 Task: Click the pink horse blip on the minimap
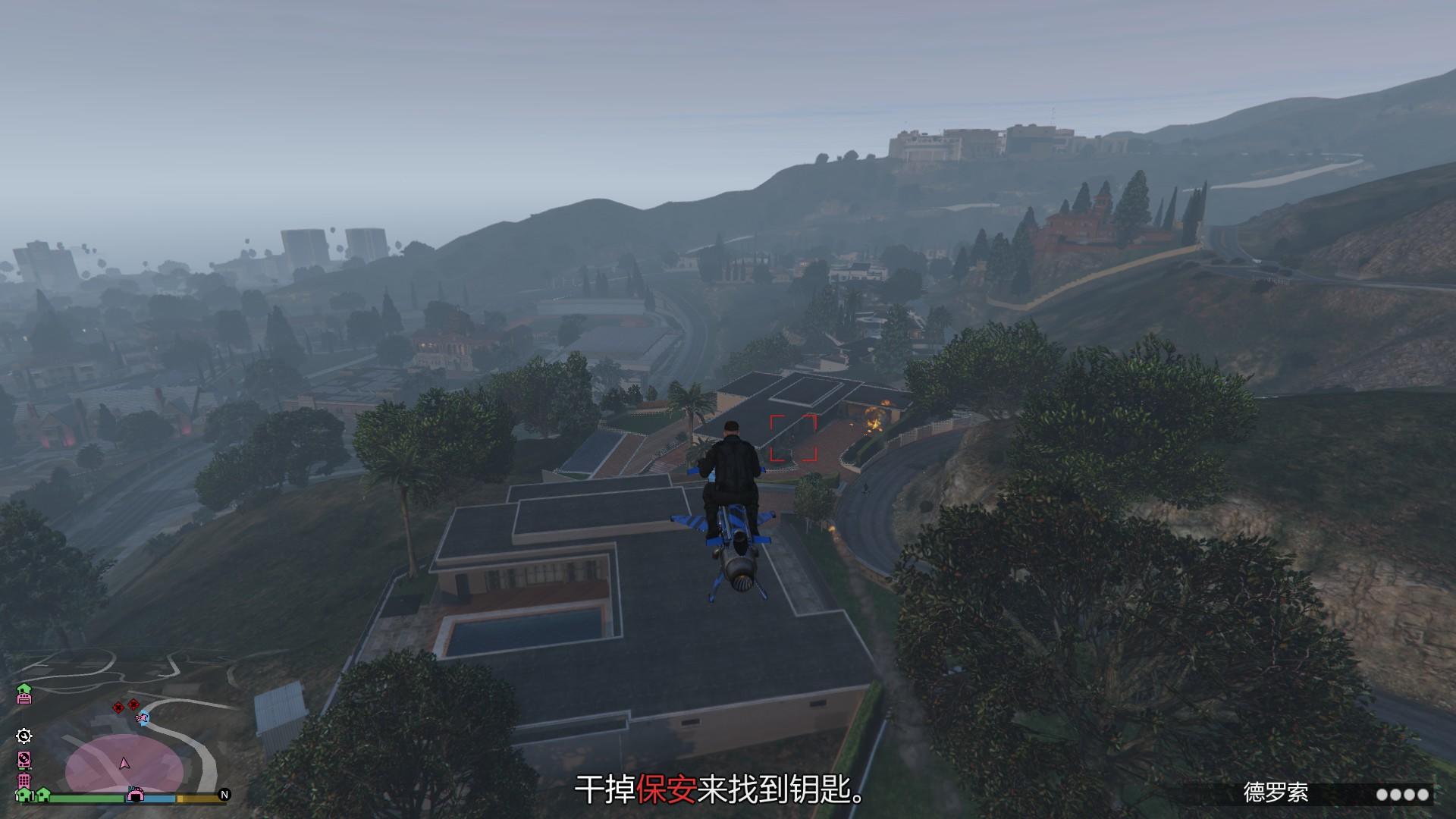141,718
